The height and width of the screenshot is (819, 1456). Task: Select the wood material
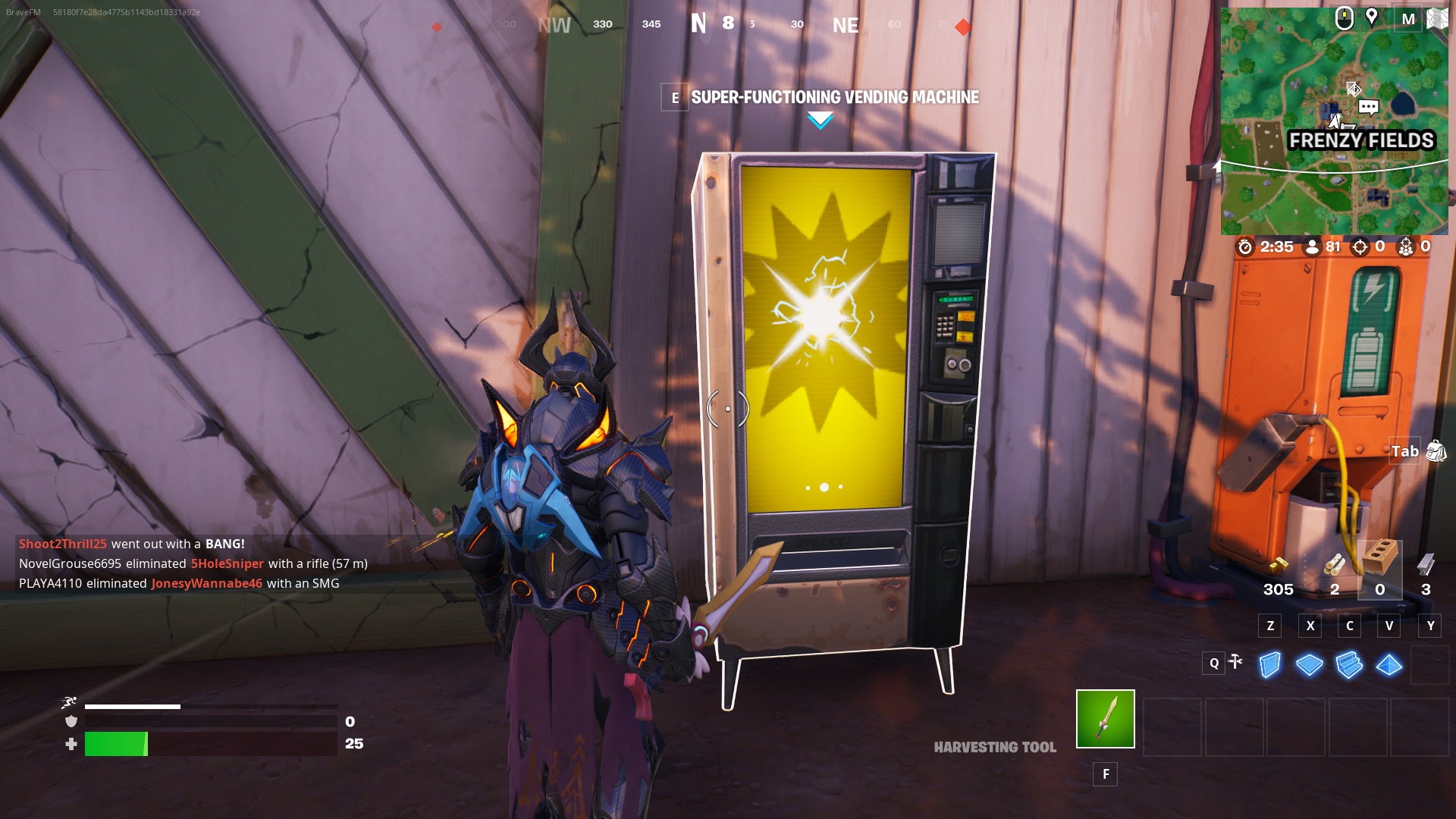1334,565
